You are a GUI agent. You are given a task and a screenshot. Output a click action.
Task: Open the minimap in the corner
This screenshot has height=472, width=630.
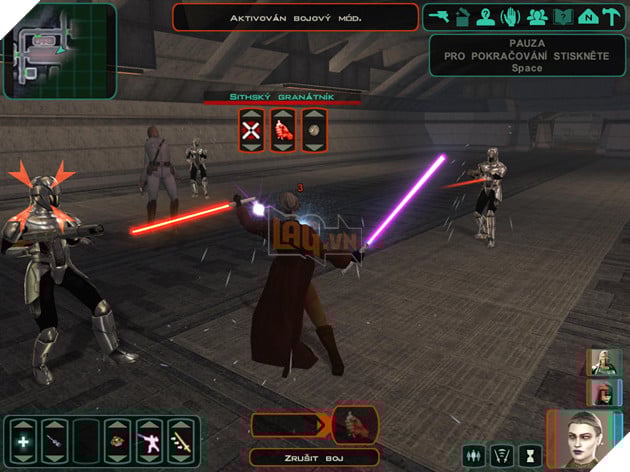click(59, 49)
